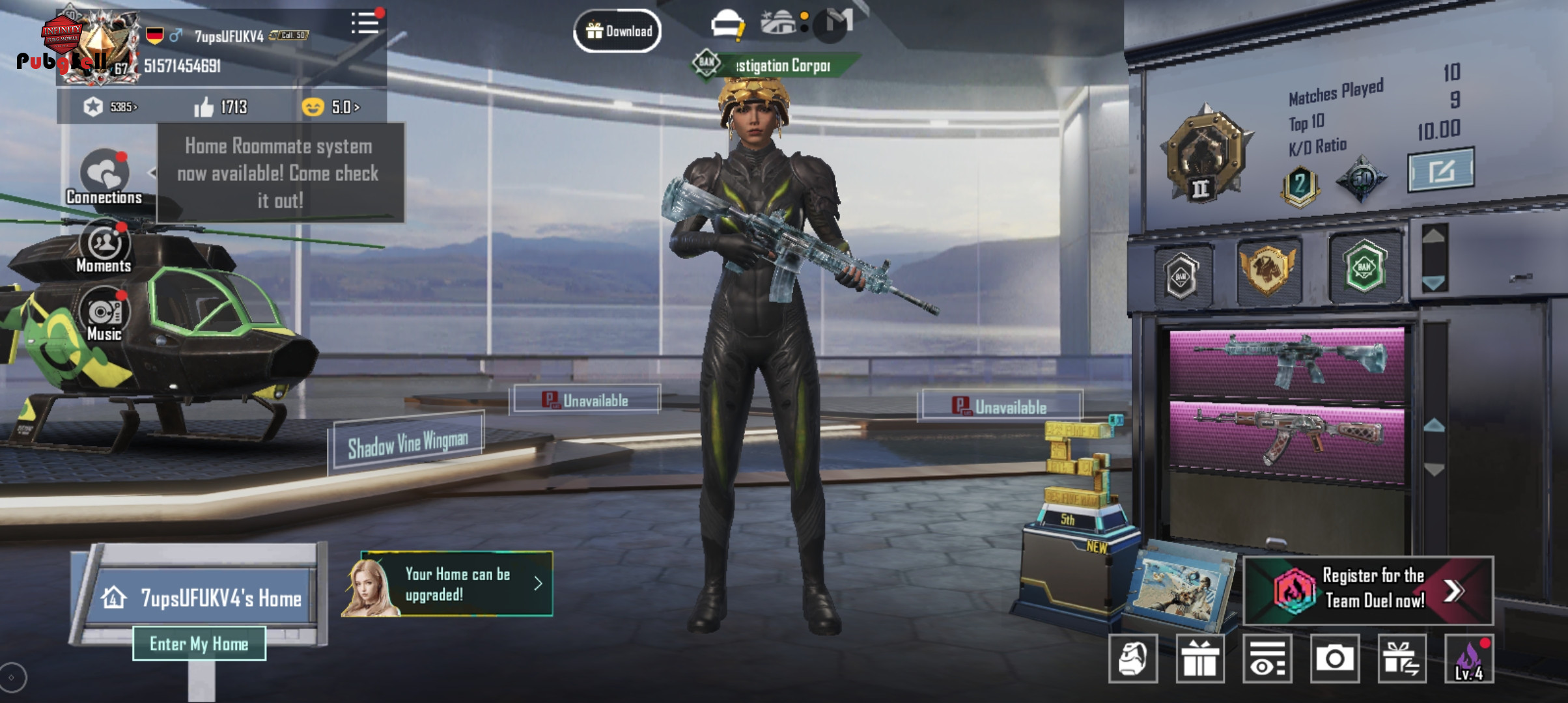This screenshot has height=703, width=1568.
Task: Open the view-settings eye icon
Action: pyautogui.click(x=1267, y=659)
